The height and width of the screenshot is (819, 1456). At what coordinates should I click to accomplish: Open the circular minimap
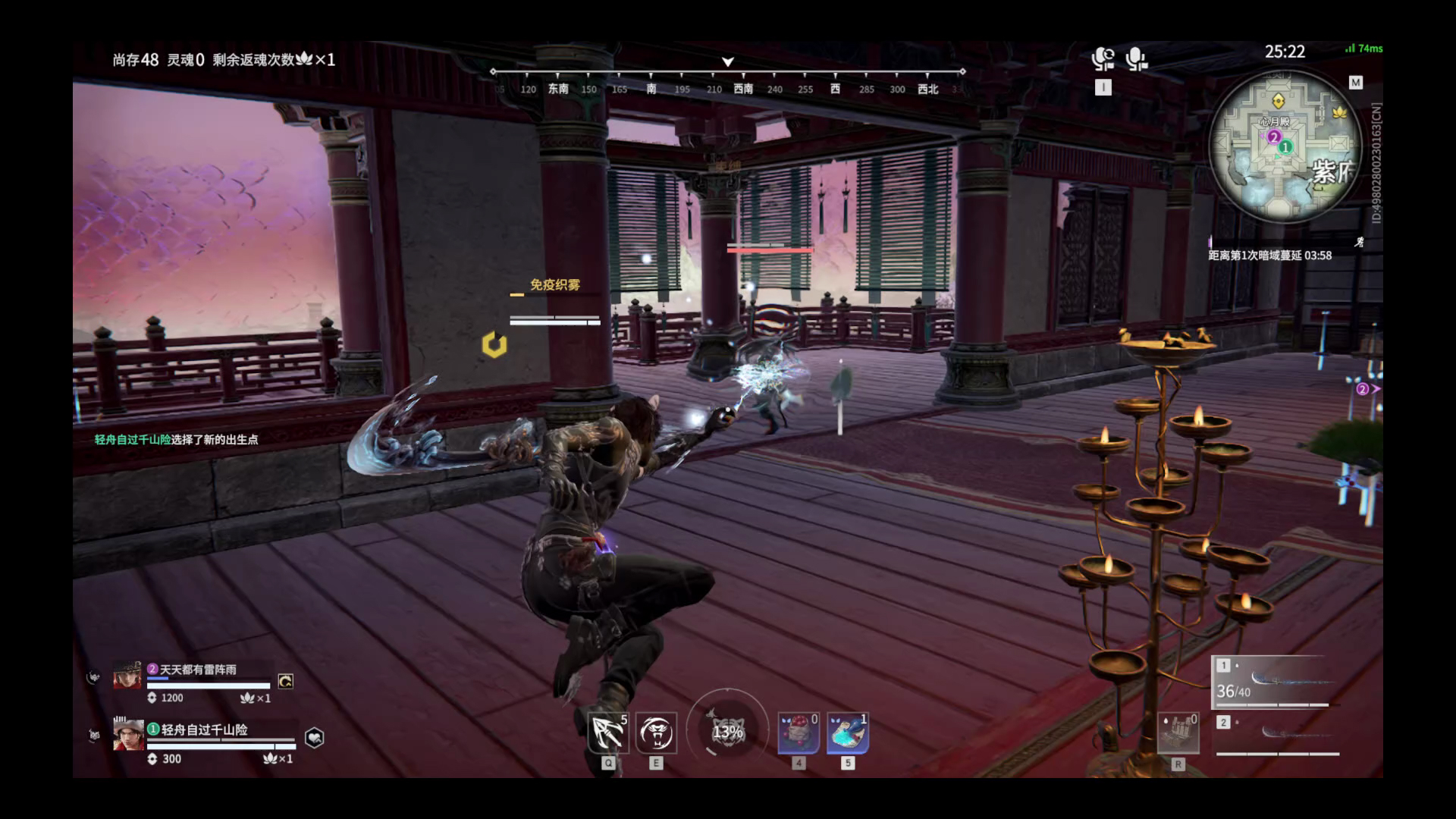(1285, 147)
